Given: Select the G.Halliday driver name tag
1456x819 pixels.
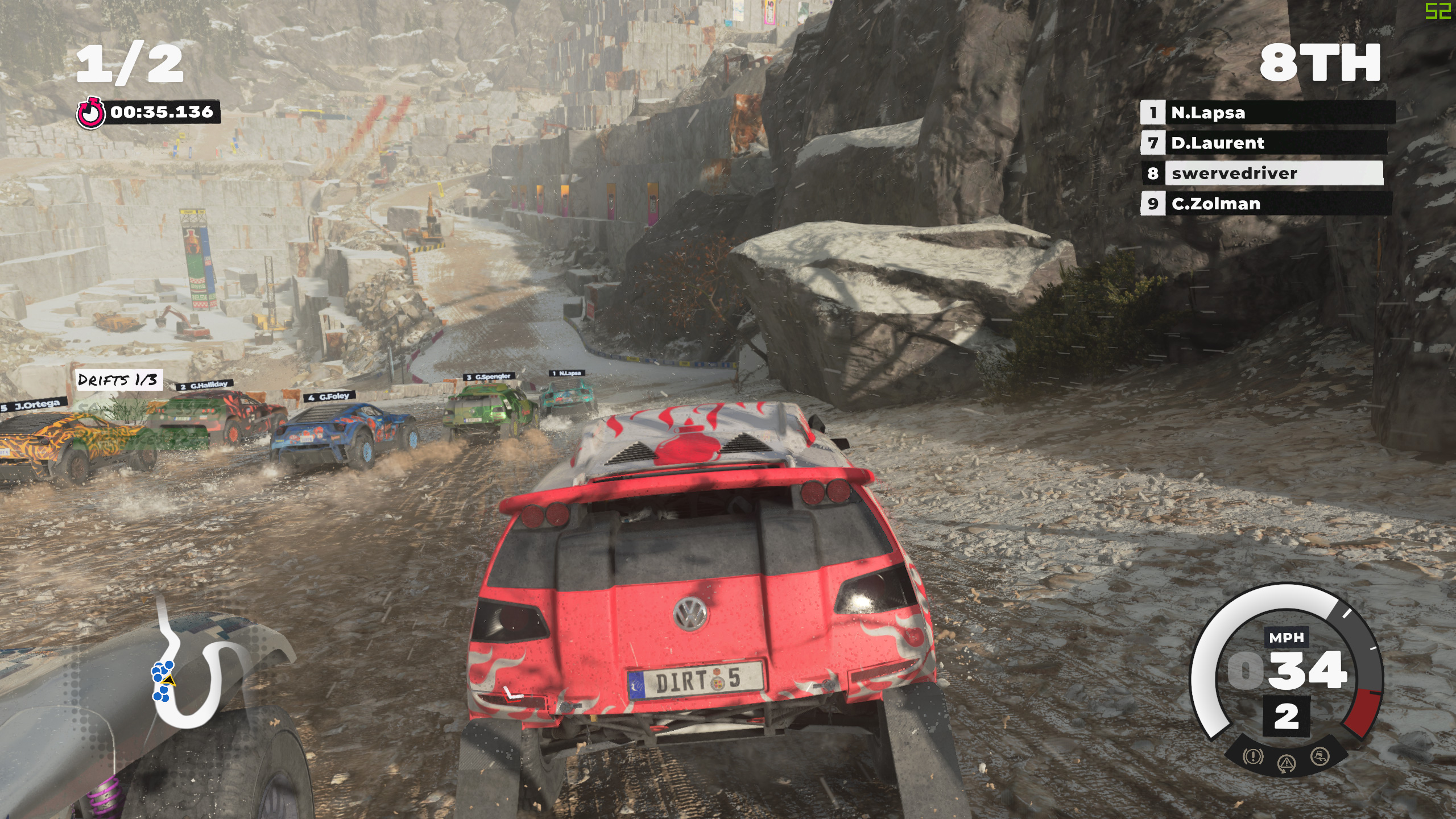Looking at the screenshot, I should point(204,386).
